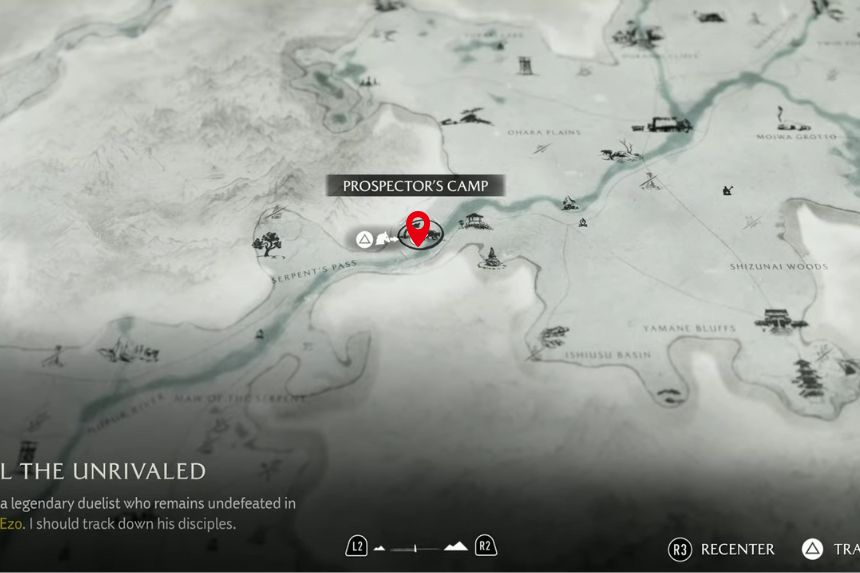Screen dimensions: 860x573
Task: Recenter the map view
Action: pyautogui.click(x=722, y=549)
